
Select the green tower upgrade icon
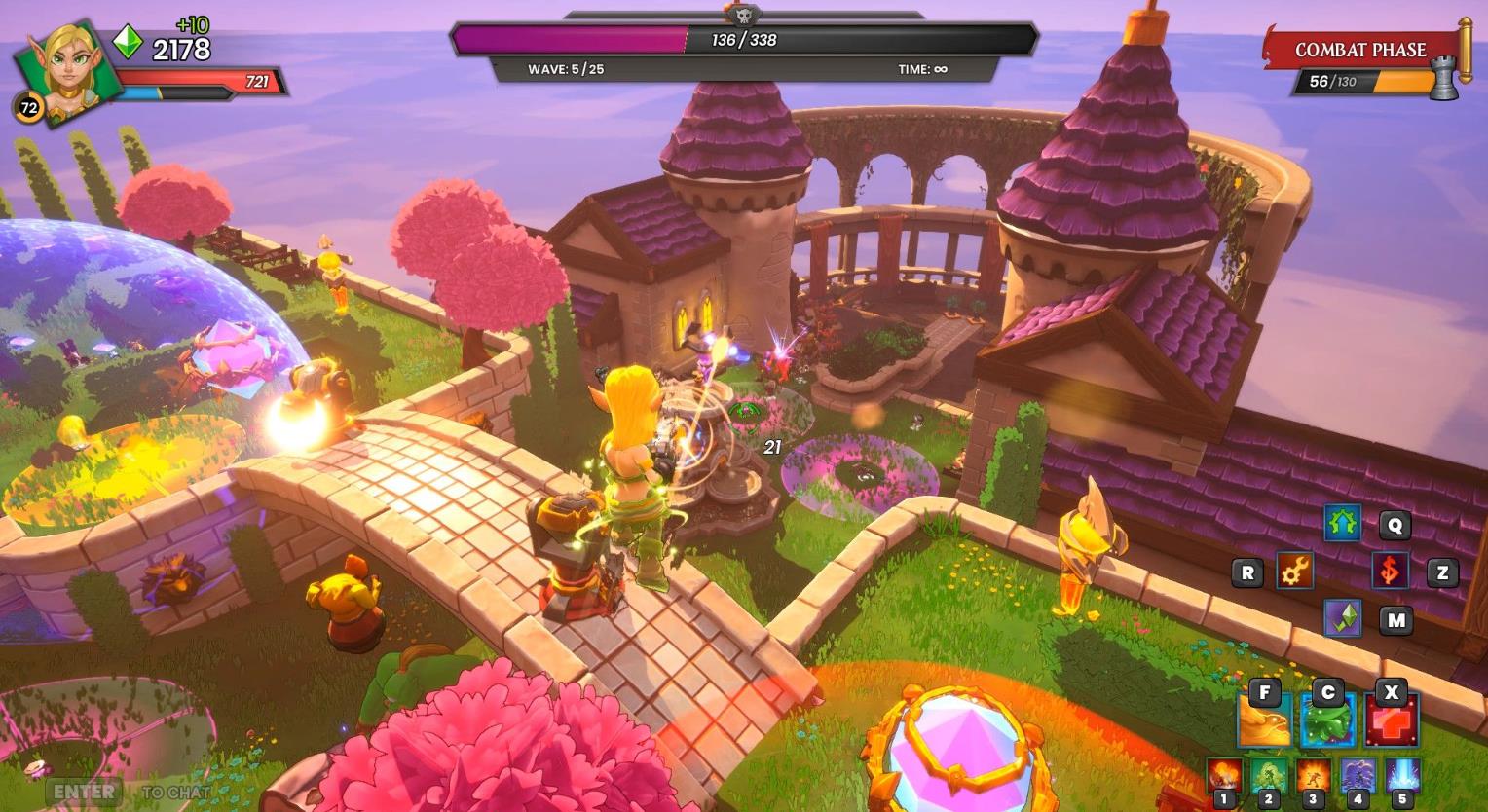(1343, 525)
